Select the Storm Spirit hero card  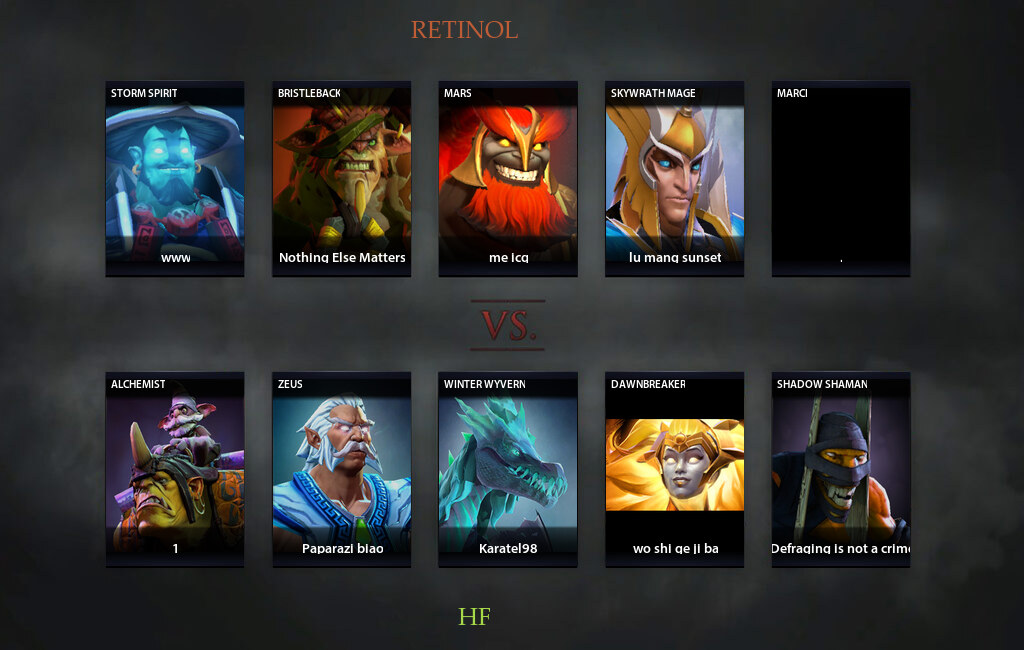175,178
